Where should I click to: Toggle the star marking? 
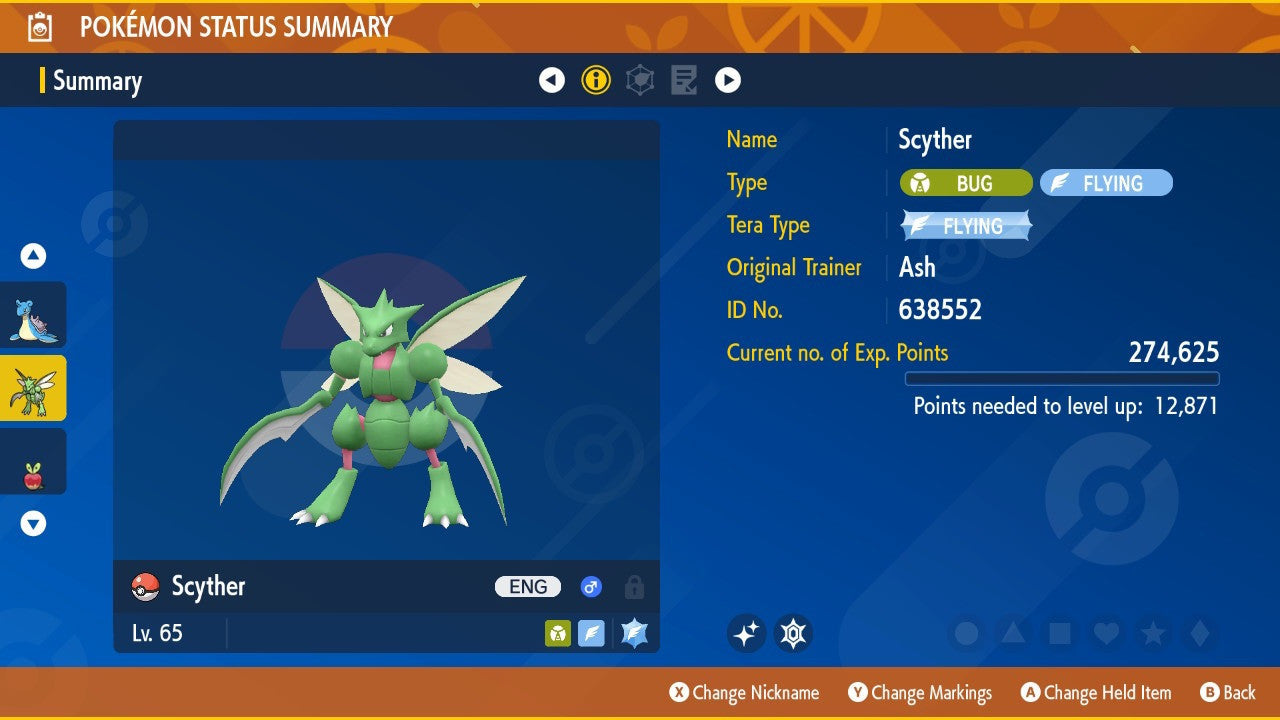[x=1152, y=633]
